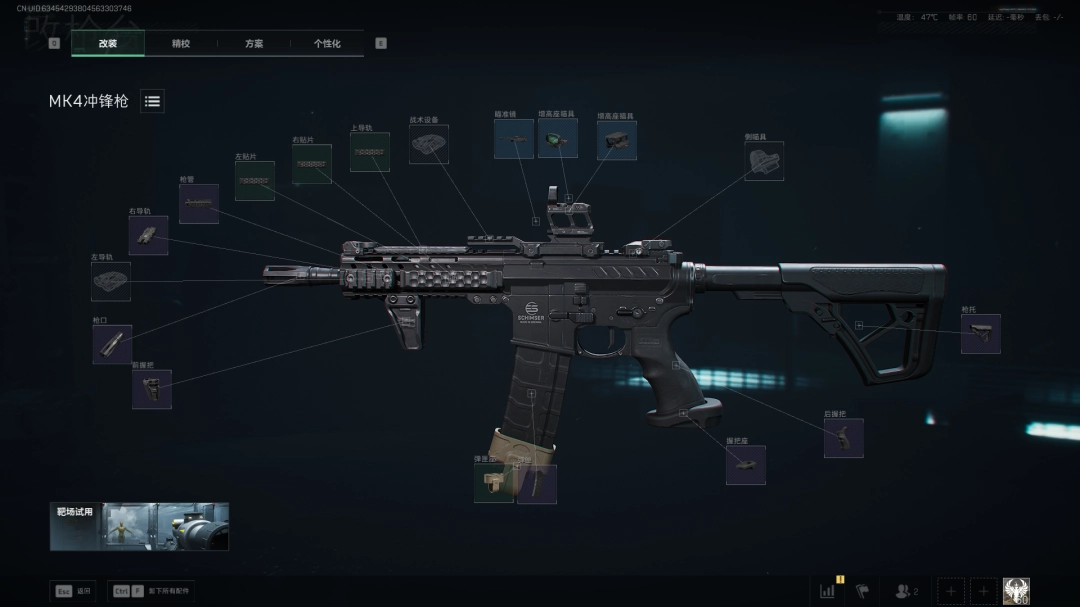
Task: Open the 战术设备 tactical device slot
Action: [x=429, y=144]
